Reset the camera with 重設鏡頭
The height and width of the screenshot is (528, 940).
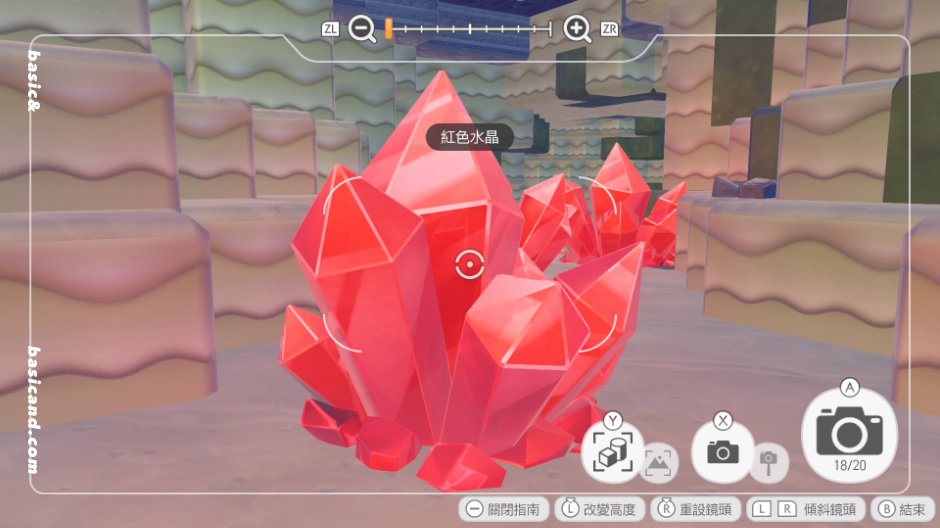pos(696,509)
